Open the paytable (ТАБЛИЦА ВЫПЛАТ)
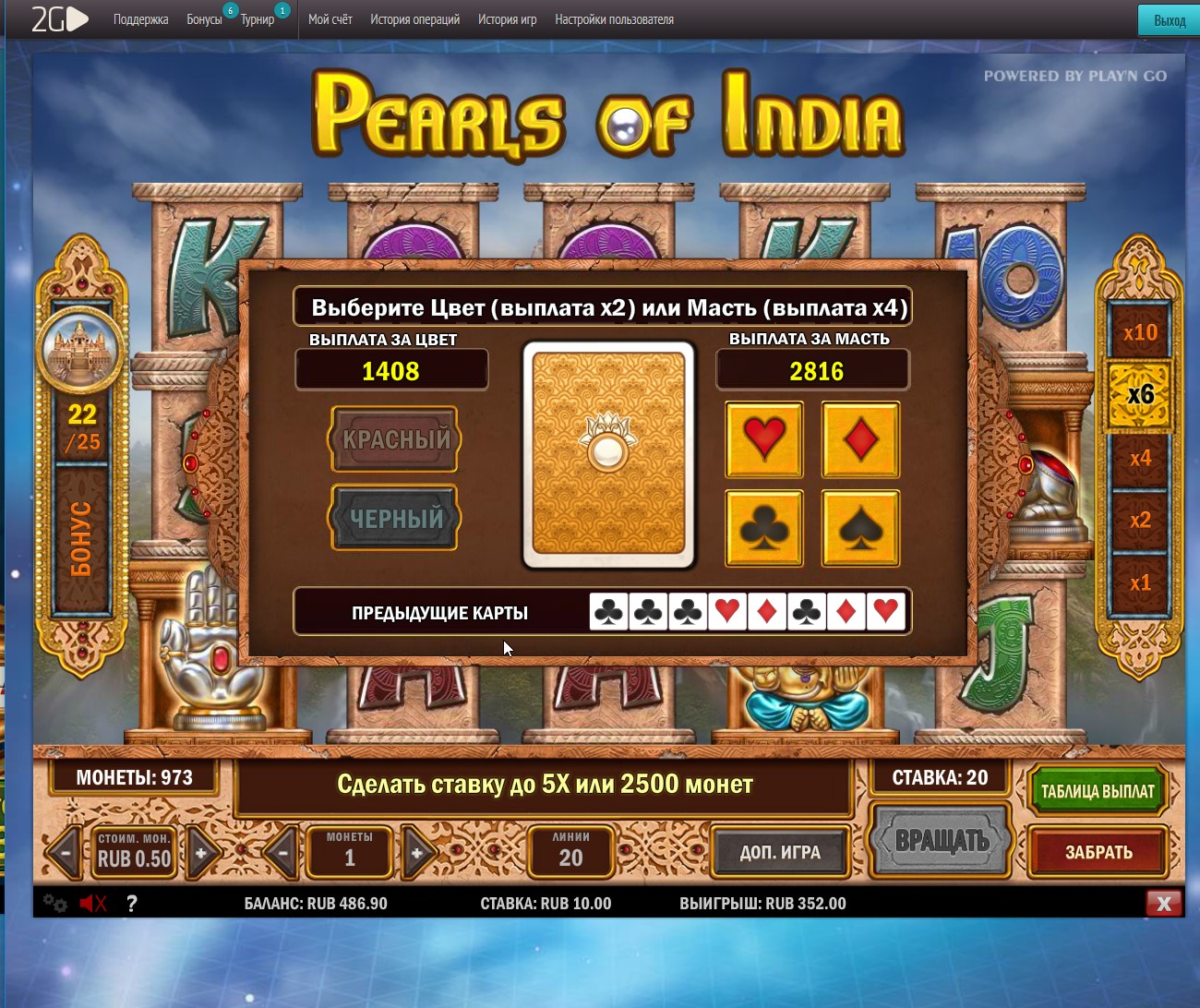The width and height of the screenshot is (1200, 1008). coord(1097,791)
